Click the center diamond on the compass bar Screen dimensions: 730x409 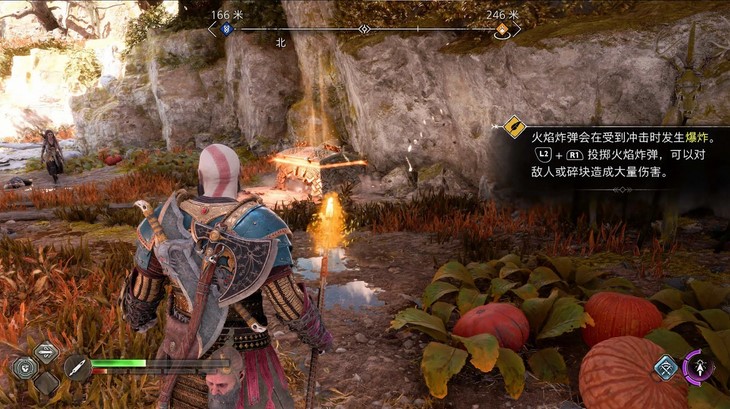coord(364,30)
